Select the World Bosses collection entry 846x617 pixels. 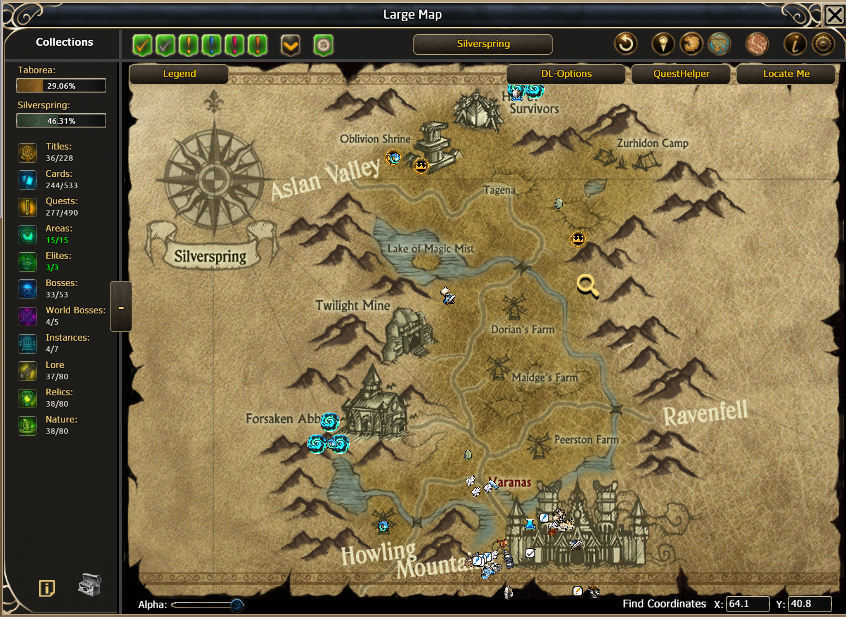coord(61,316)
